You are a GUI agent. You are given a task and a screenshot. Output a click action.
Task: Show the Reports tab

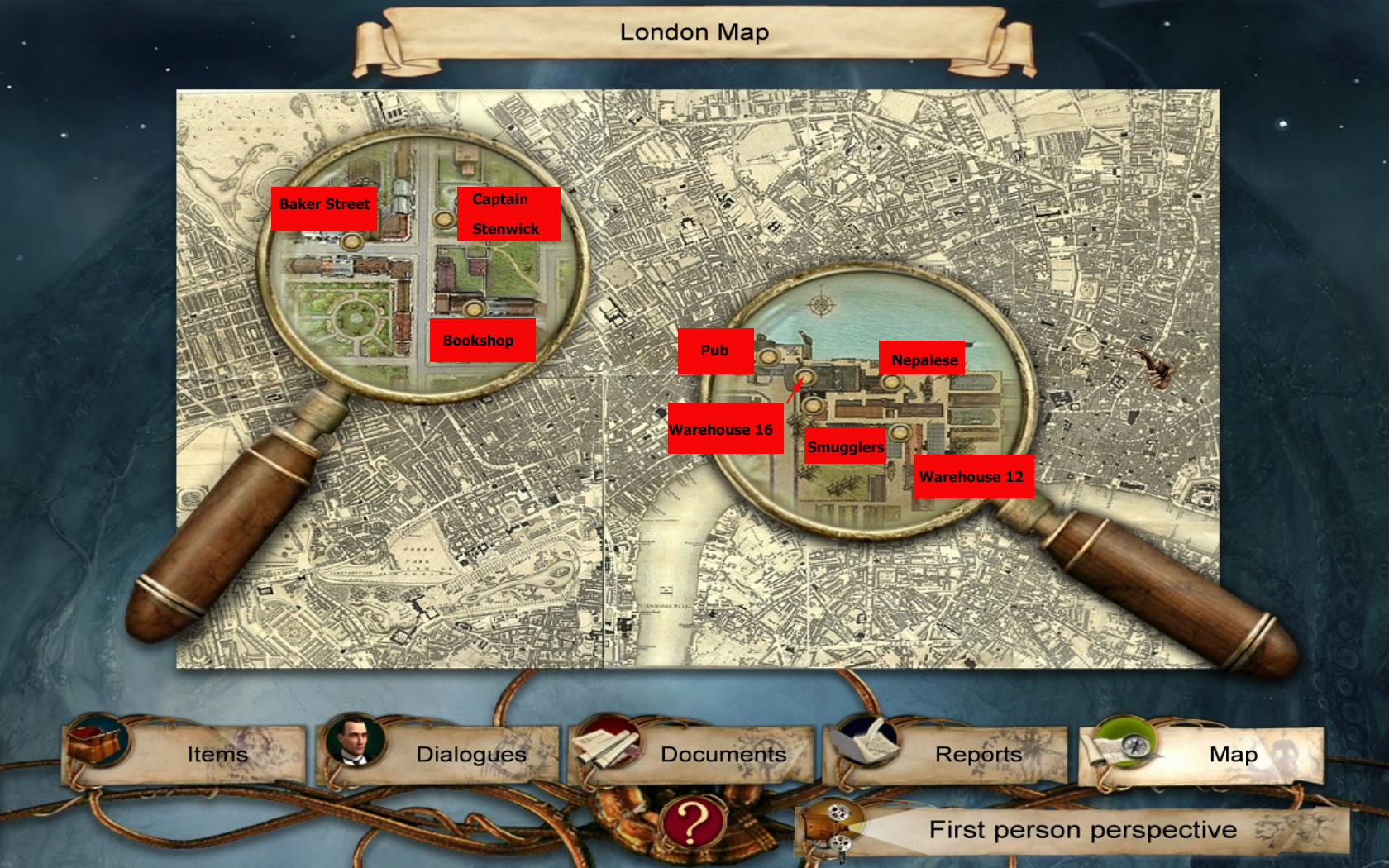[978, 754]
